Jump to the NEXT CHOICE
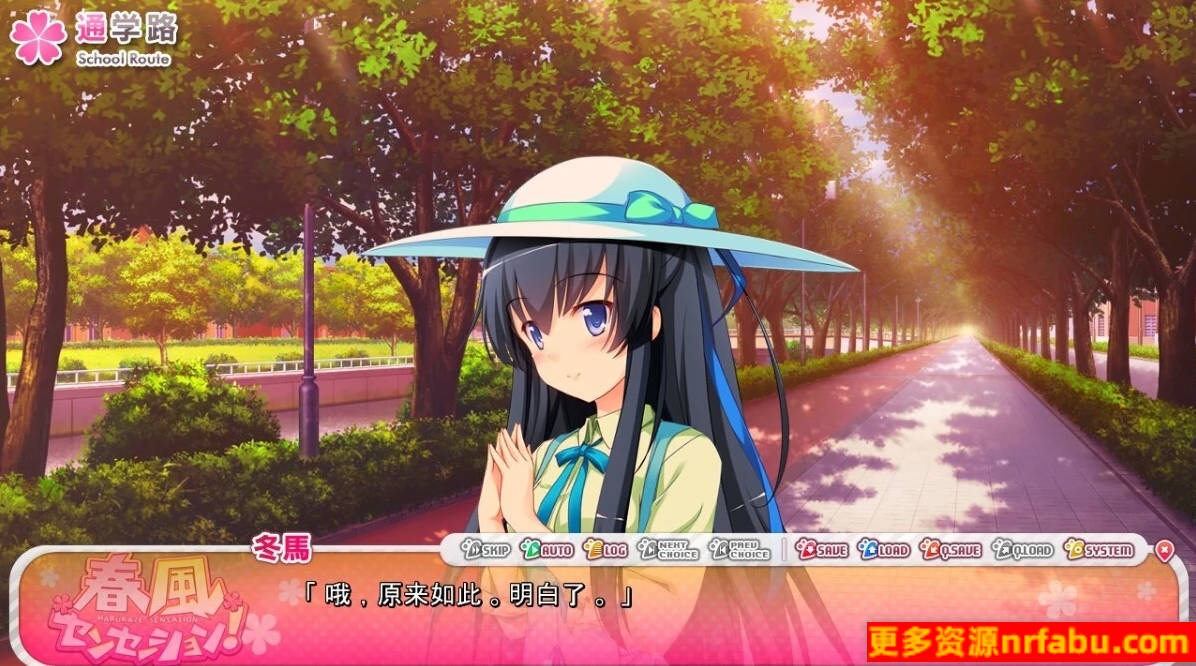1196x666 pixels. pos(668,550)
